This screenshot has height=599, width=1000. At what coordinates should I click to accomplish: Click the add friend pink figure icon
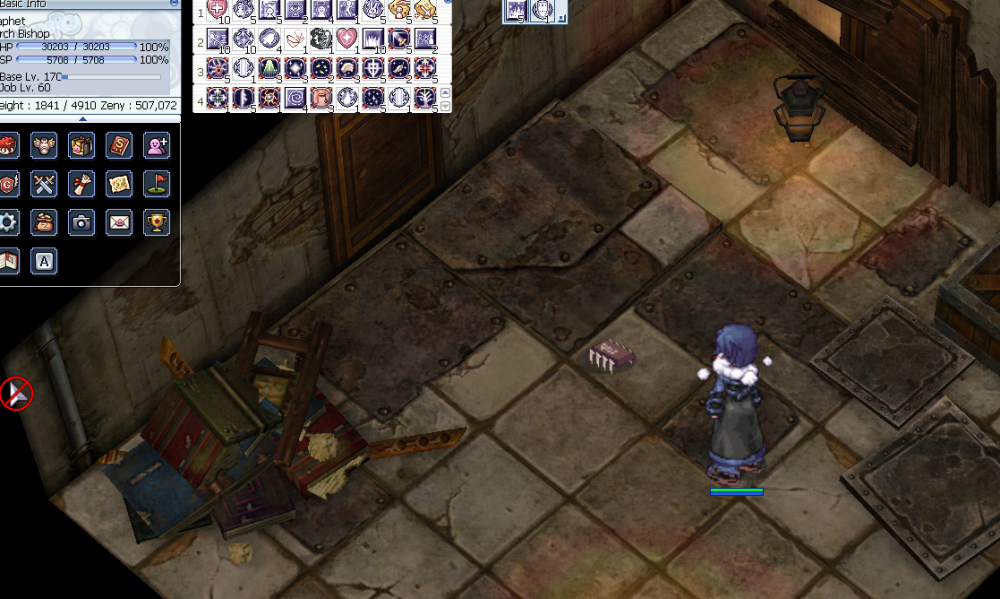(x=157, y=146)
